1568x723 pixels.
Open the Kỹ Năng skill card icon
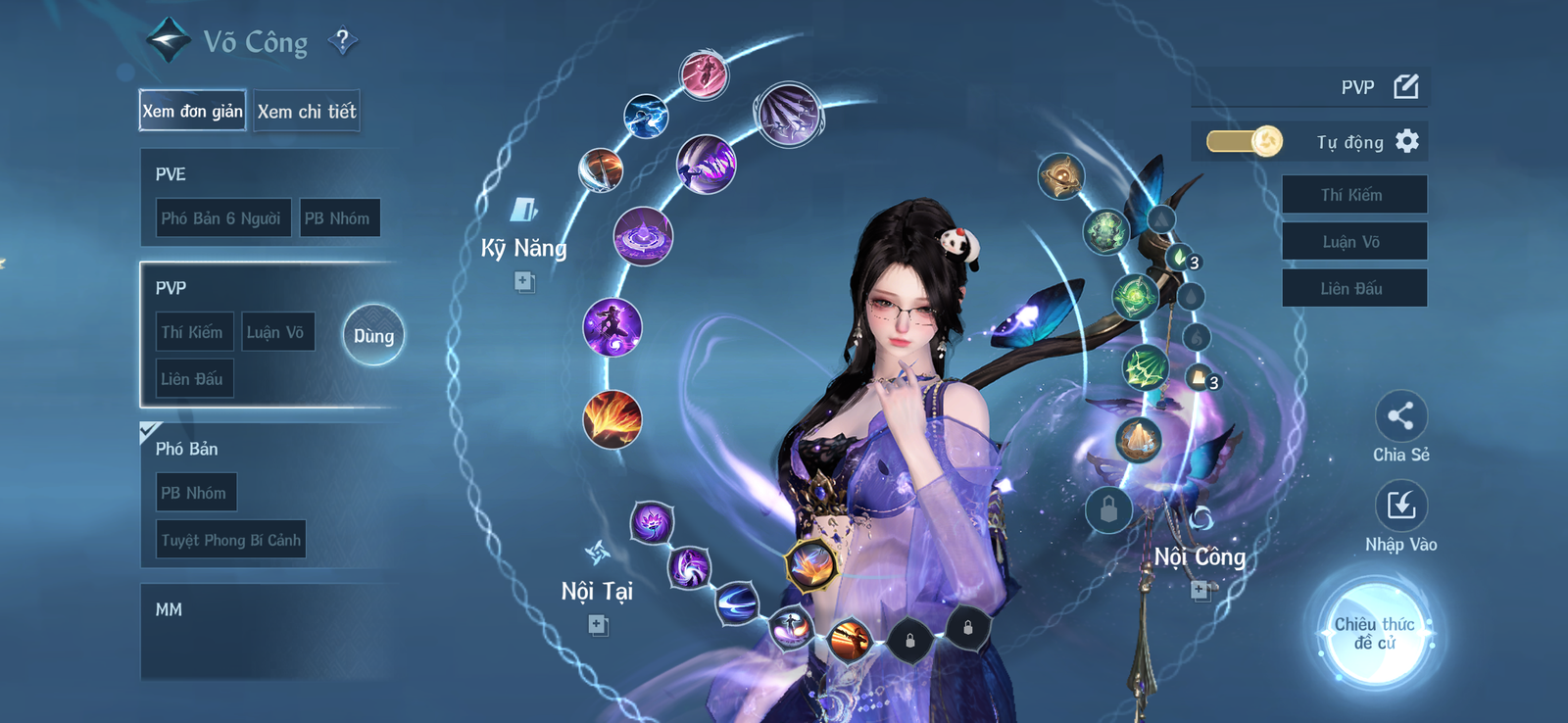tap(523, 208)
